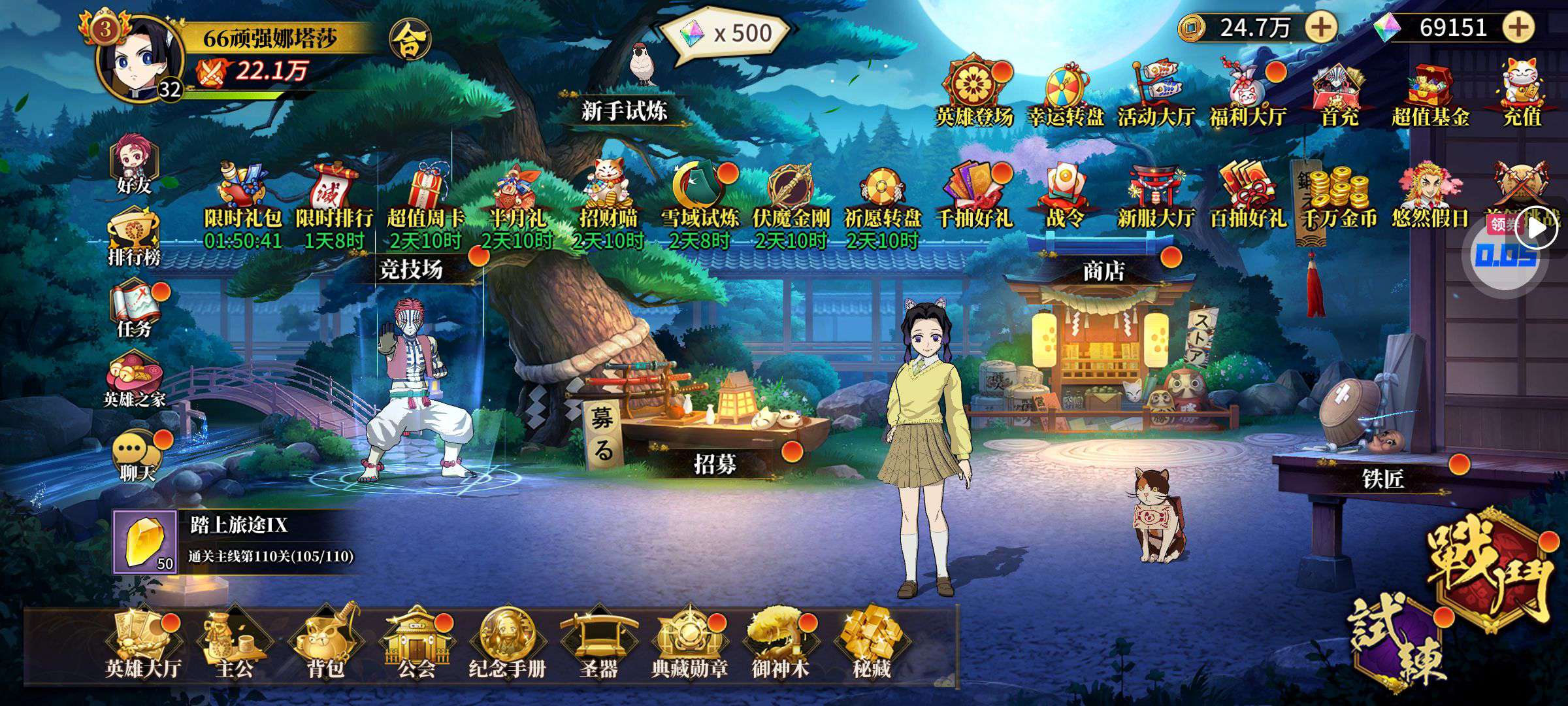Select the 踏上旅途IX quest tracker
Viewport: 1568px width, 706px height.
click(235, 542)
